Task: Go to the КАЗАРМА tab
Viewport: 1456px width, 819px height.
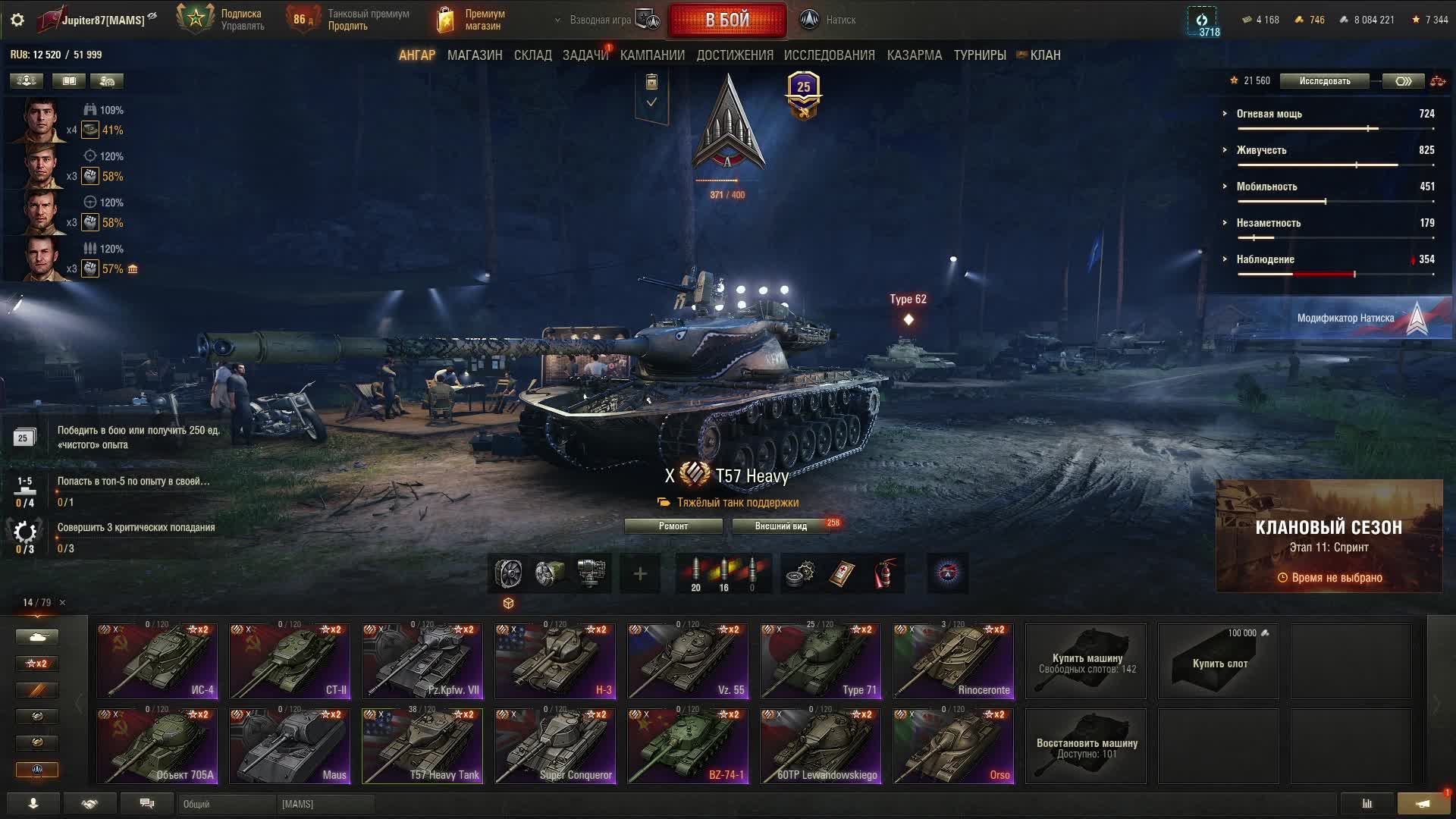Action: click(x=914, y=55)
